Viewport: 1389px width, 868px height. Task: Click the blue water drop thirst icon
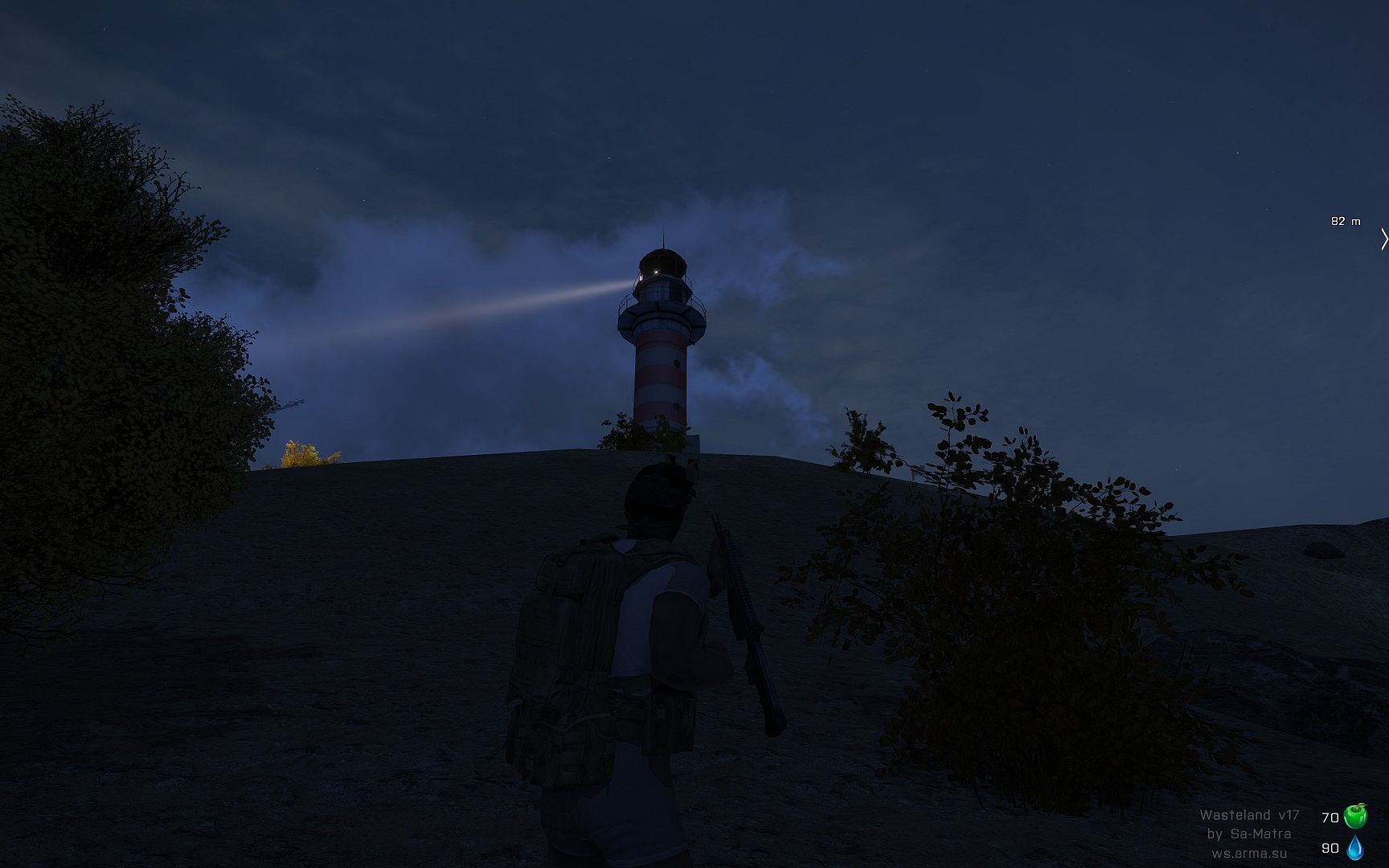click(1355, 847)
